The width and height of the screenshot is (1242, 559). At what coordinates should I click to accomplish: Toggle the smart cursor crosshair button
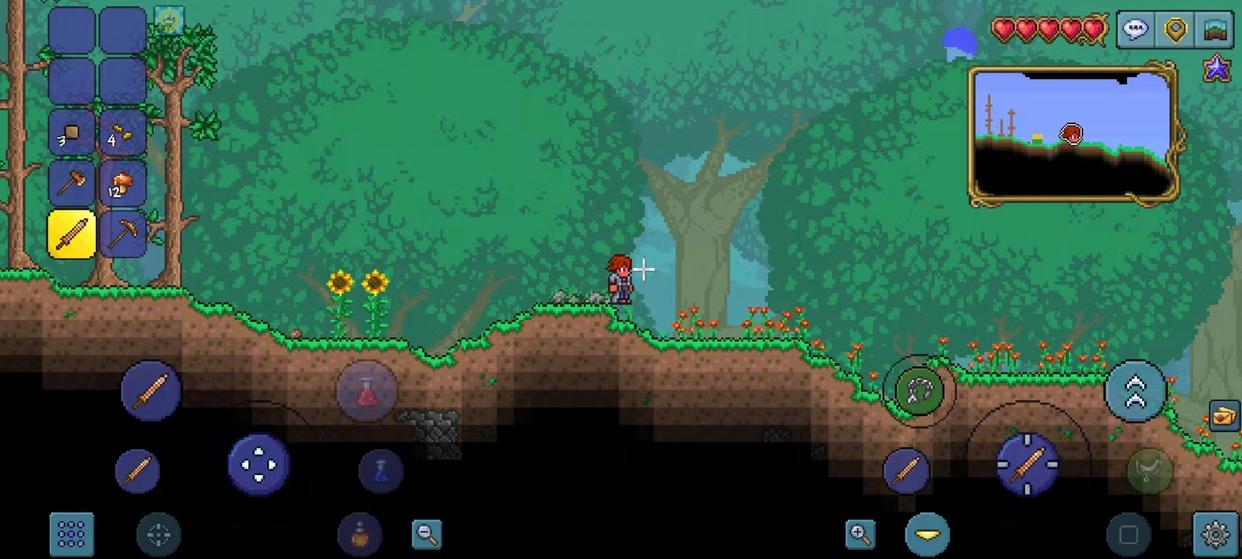159,535
